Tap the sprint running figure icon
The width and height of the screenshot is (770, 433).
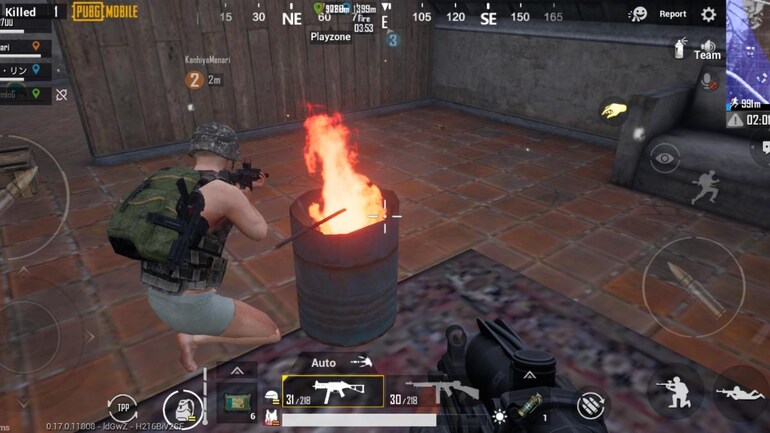(x=706, y=186)
